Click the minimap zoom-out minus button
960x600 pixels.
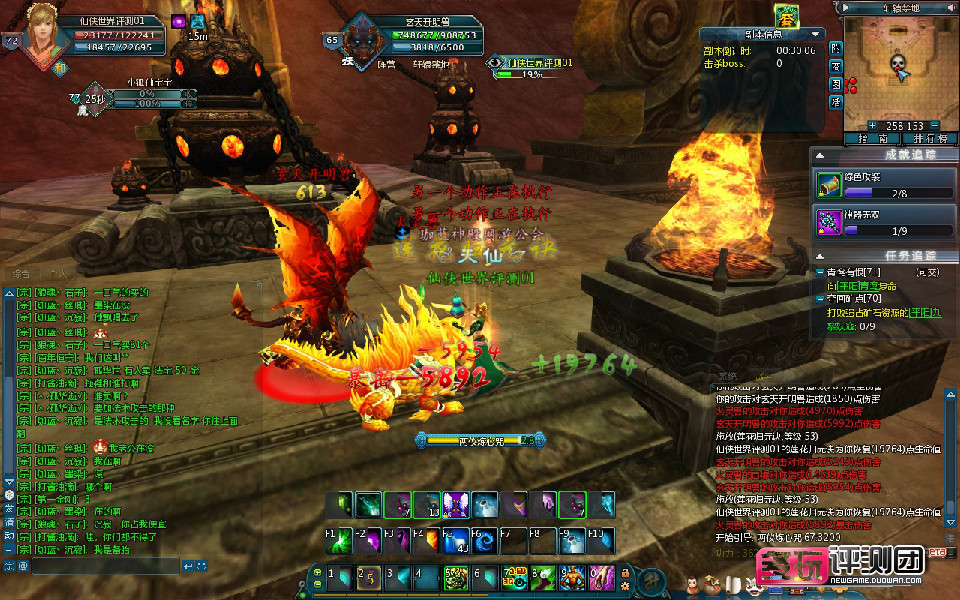(937, 125)
